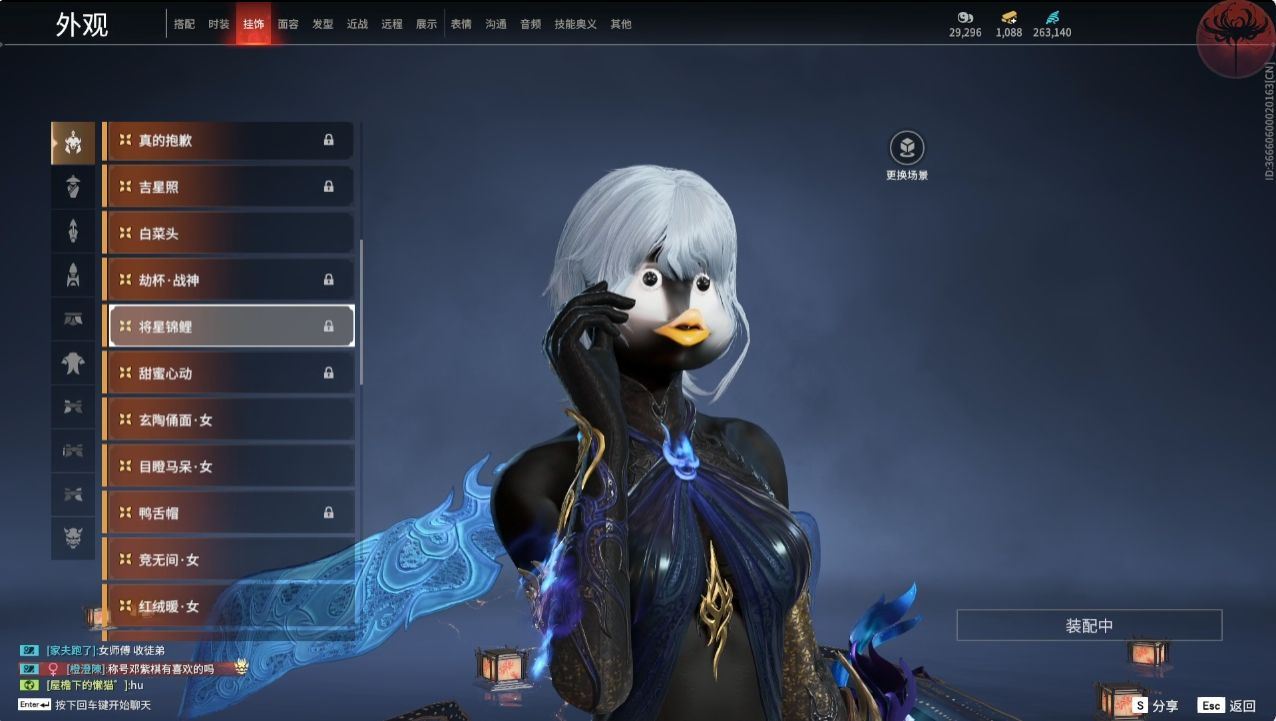
Task: Select the 竞无间·女 accessory
Action: point(229,560)
